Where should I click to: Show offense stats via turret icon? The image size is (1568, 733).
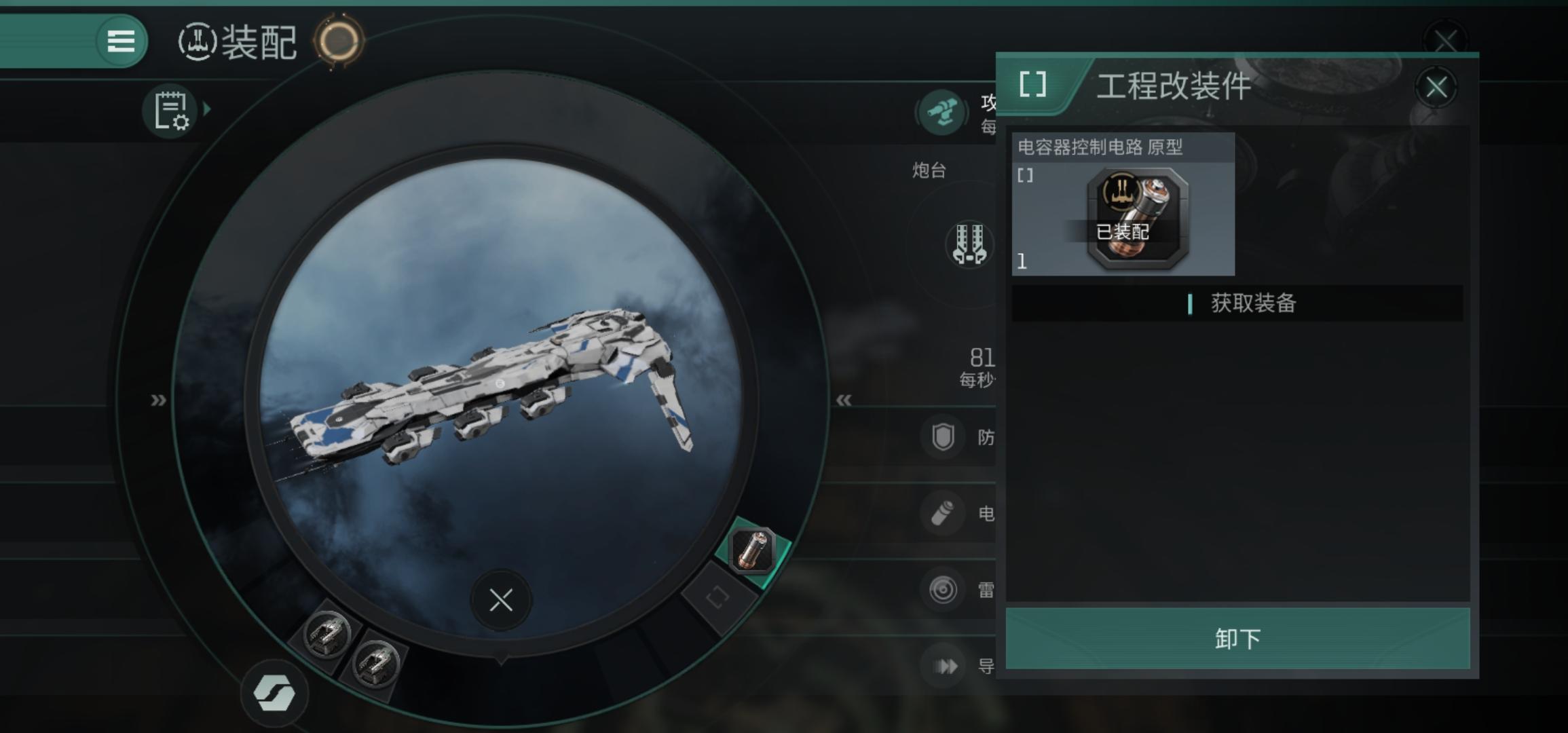tap(942, 112)
